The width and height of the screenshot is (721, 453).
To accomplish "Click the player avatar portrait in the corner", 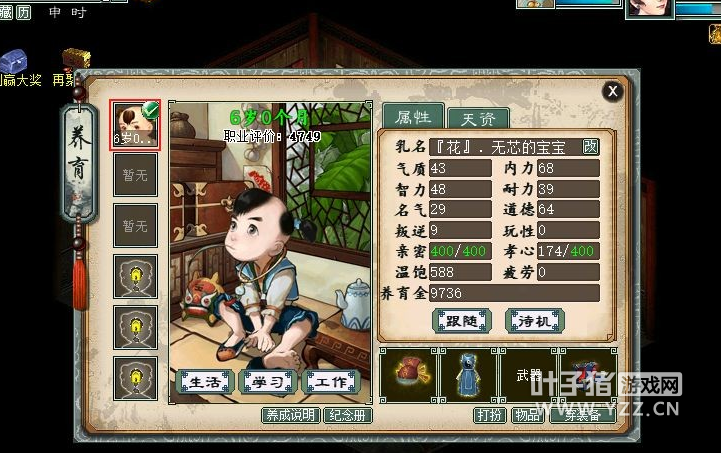I will pyautogui.click(x=649, y=9).
